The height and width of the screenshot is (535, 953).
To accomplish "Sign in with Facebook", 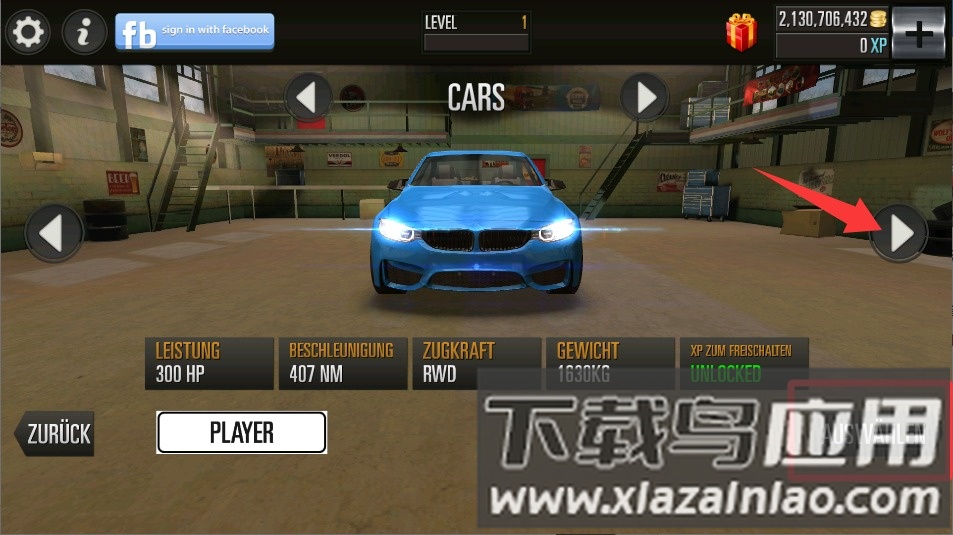I will point(194,32).
